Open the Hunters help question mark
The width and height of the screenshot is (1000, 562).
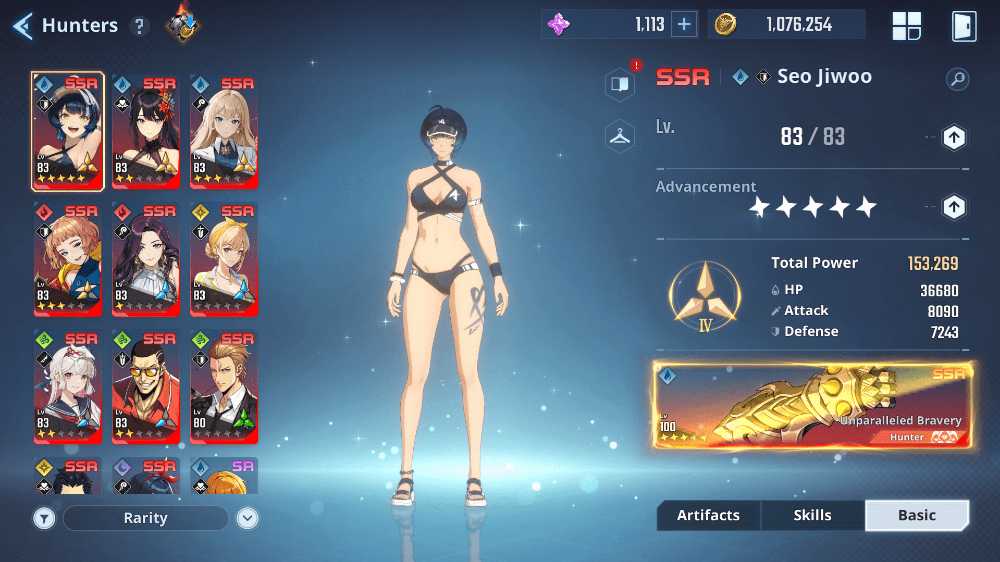[140, 26]
